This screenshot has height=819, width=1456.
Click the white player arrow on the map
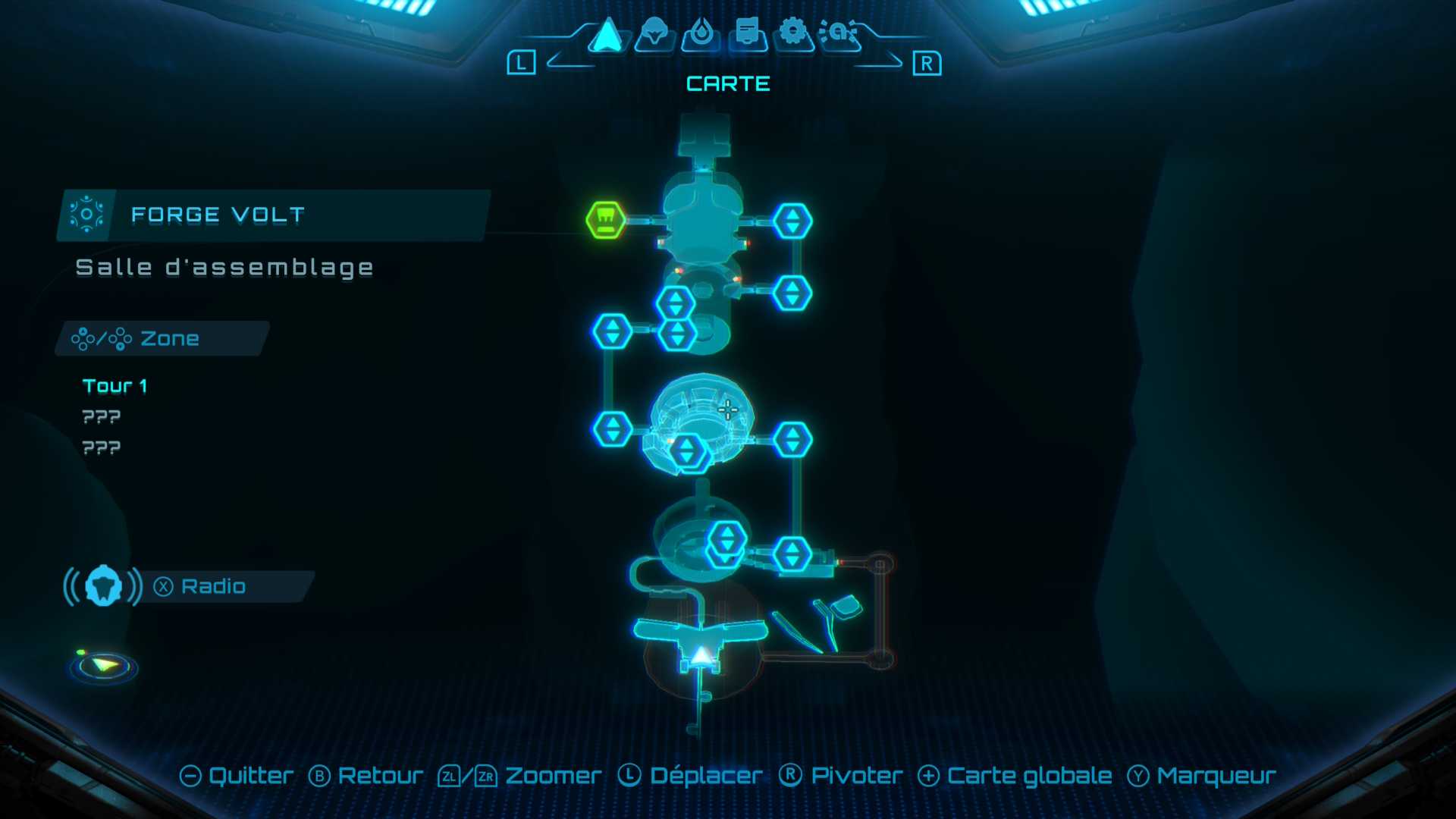702,657
